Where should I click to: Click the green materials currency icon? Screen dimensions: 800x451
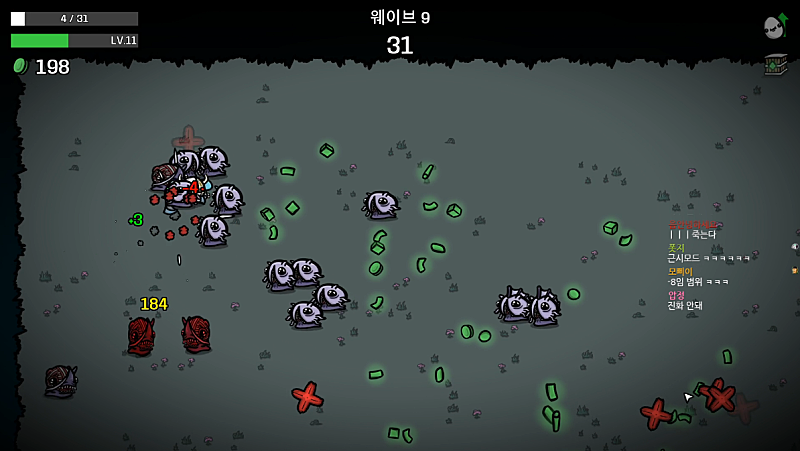pyautogui.click(x=19, y=66)
